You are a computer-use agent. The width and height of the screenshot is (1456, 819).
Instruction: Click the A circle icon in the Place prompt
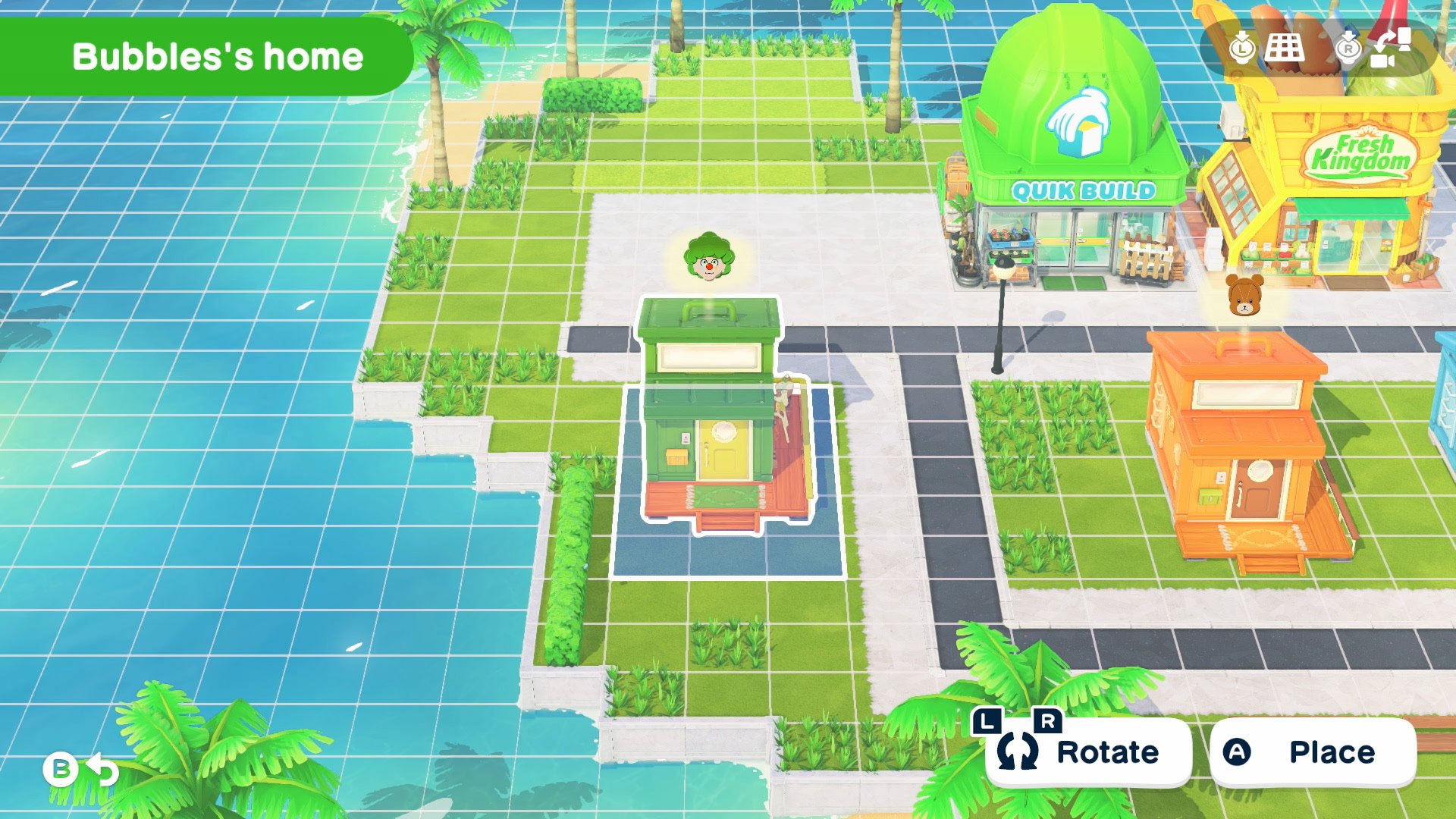[1238, 751]
